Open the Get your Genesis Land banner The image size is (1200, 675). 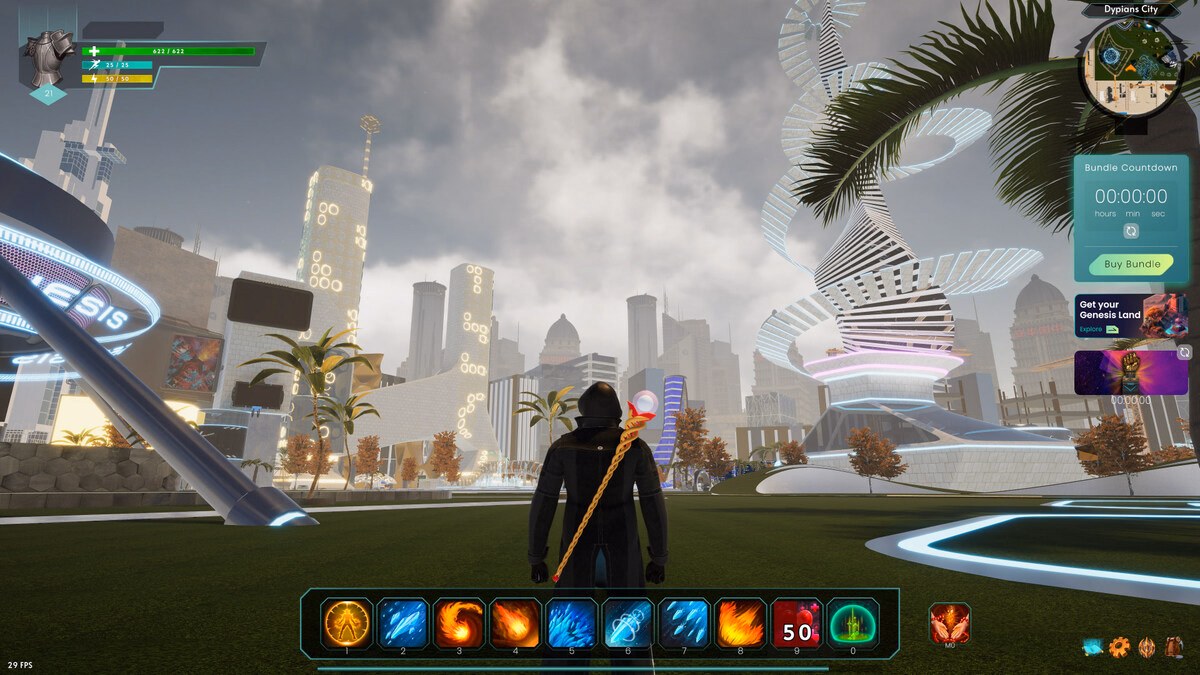pyautogui.click(x=1131, y=316)
